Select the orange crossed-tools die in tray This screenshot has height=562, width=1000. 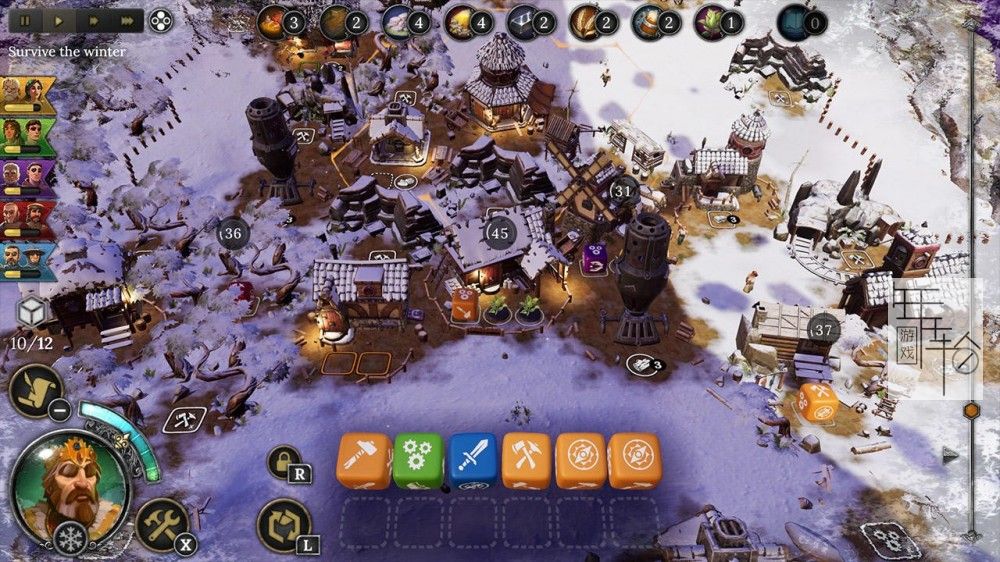point(526,460)
